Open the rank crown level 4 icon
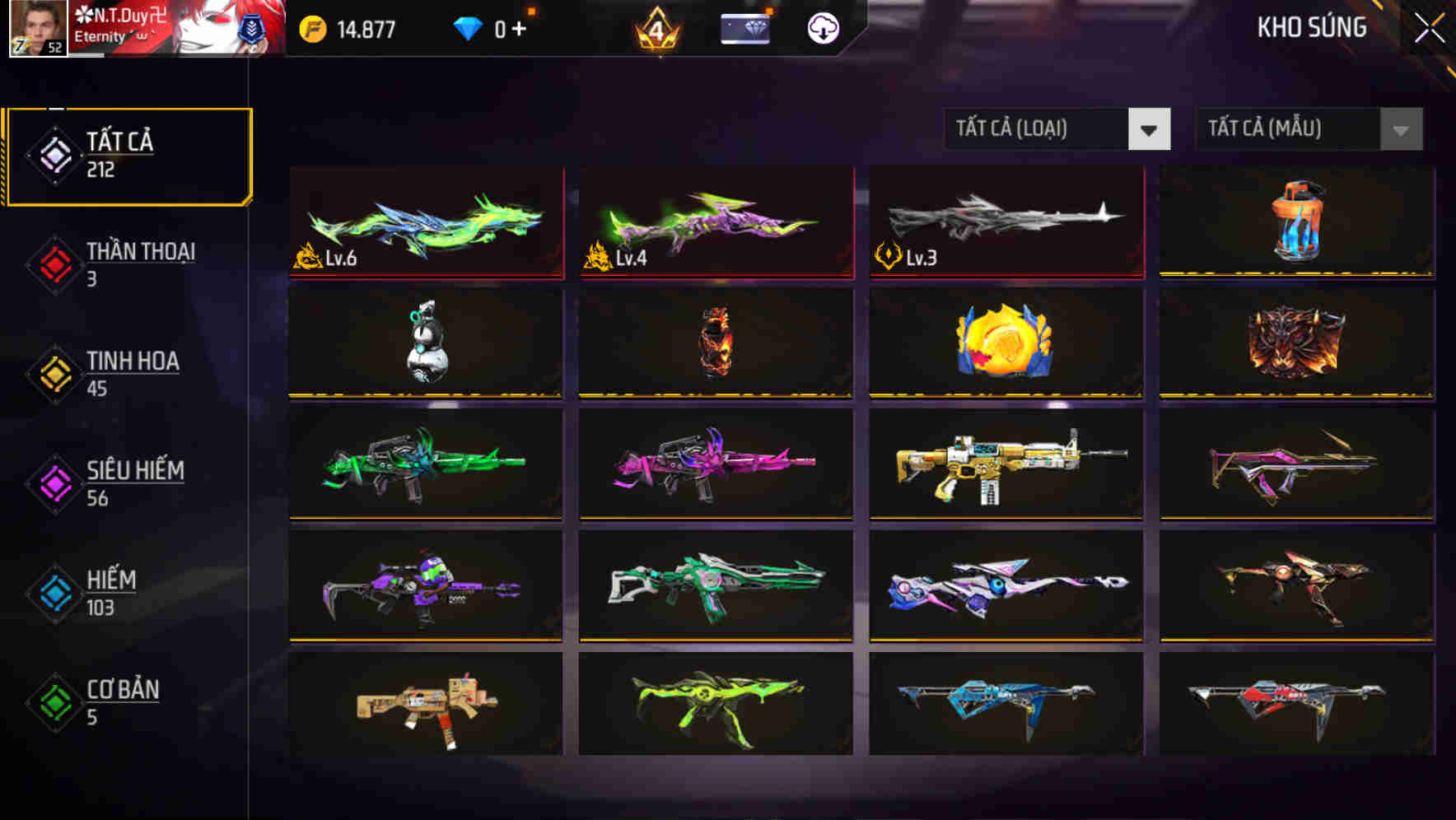Image resolution: width=1456 pixels, height=820 pixels. (x=655, y=30)
